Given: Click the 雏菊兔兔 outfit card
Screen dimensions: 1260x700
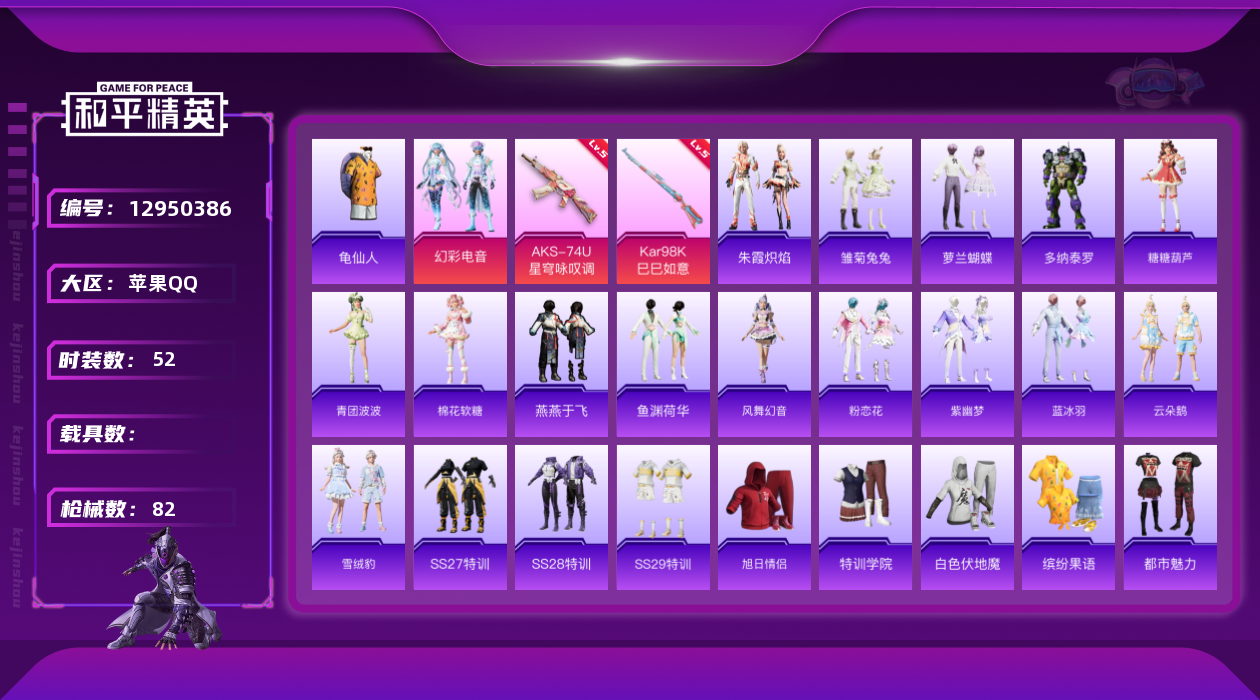Looking at the screenshot, I should (x=865, y=210).
